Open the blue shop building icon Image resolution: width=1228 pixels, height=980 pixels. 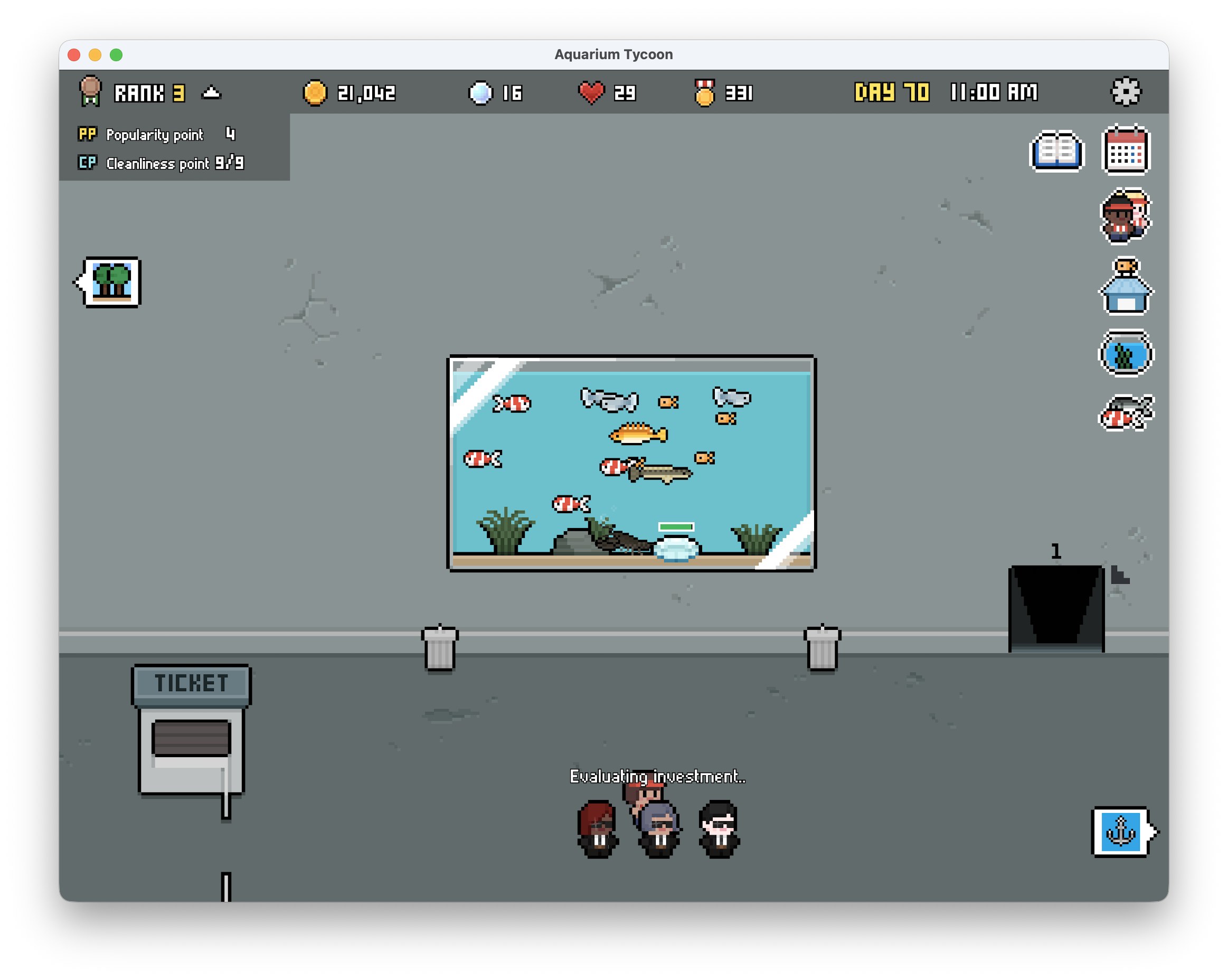tap(1125, 287)
